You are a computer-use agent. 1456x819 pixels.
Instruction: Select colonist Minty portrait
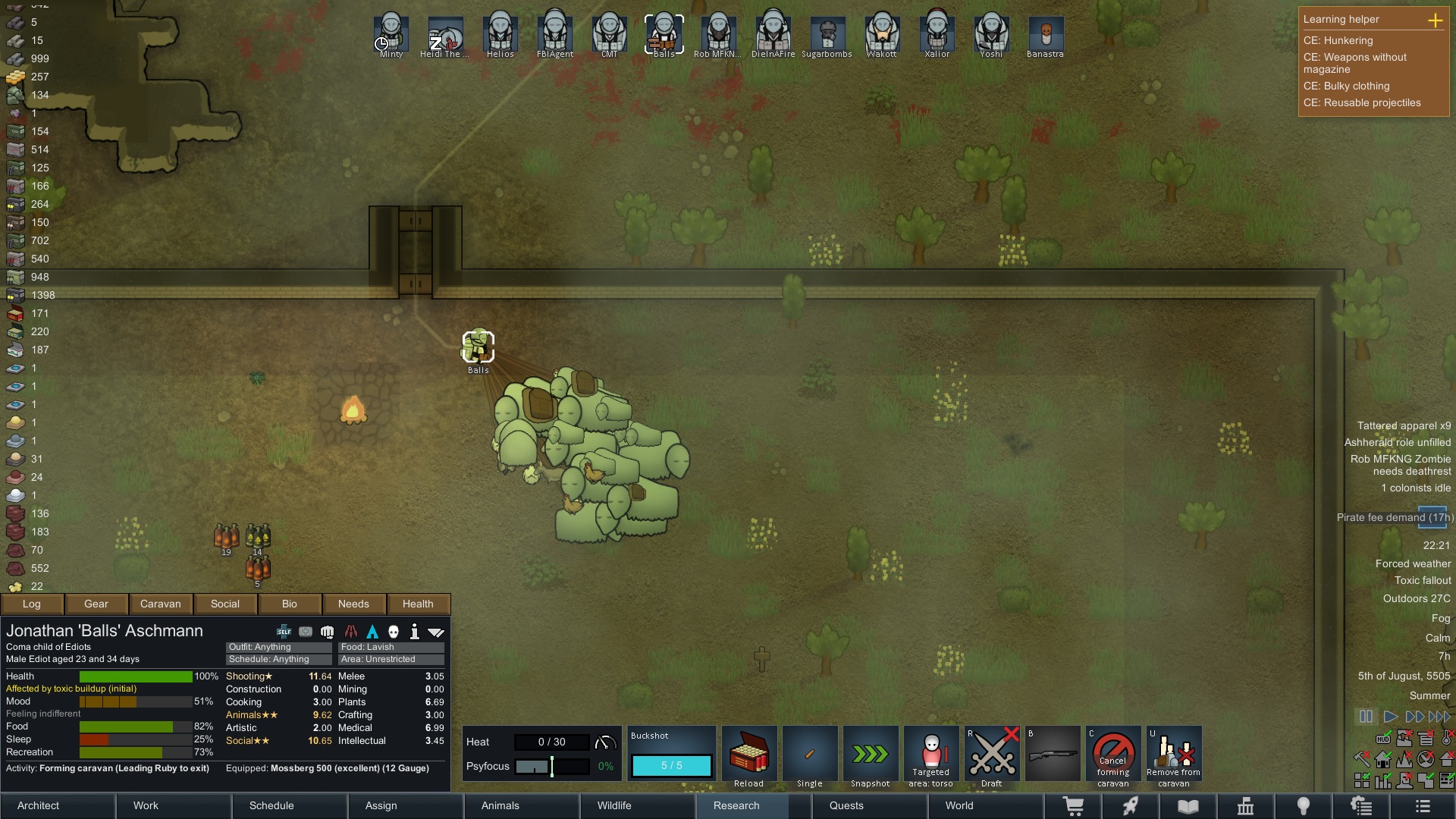pyautogui.click(x=391, y=35)
